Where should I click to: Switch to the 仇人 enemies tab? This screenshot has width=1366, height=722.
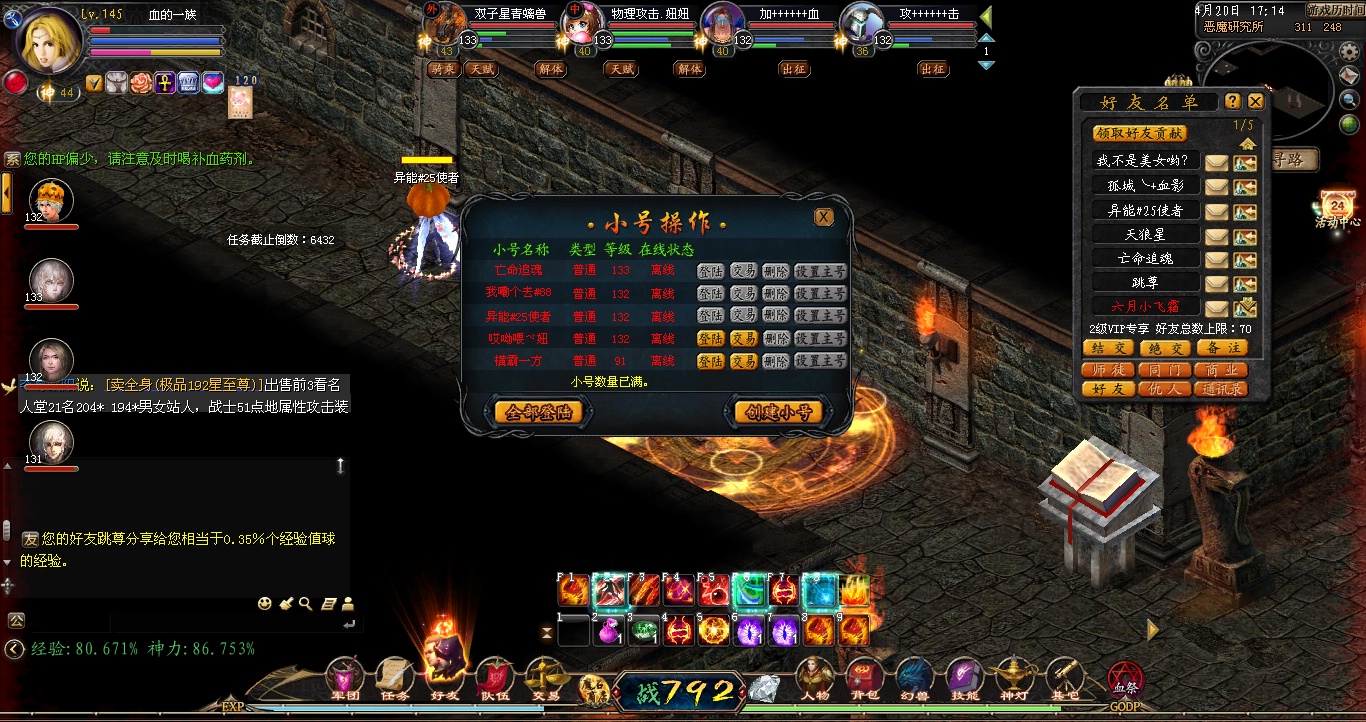[x=1163, y=388]
